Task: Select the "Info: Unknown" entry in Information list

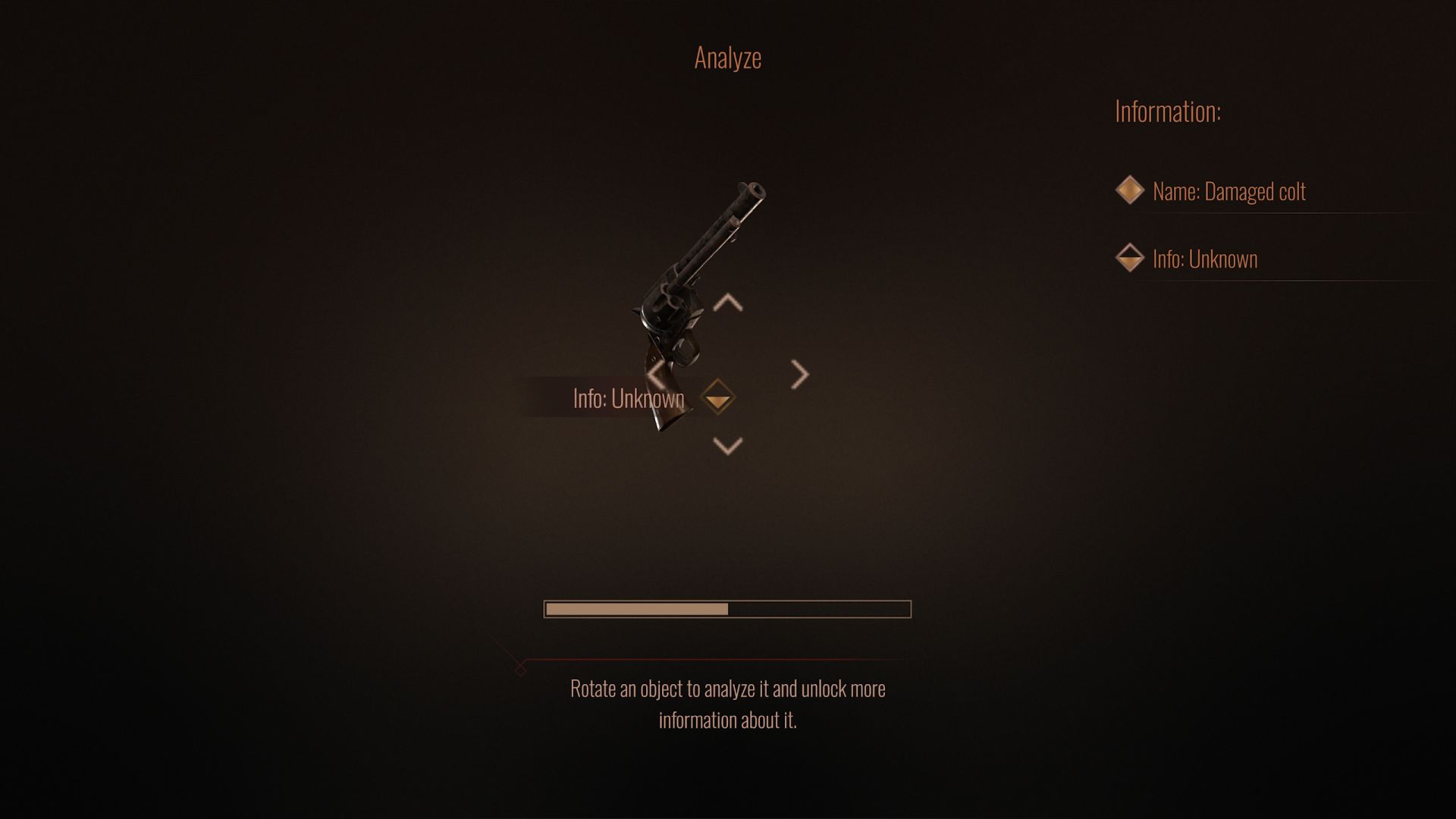Action: (1204, 259)
